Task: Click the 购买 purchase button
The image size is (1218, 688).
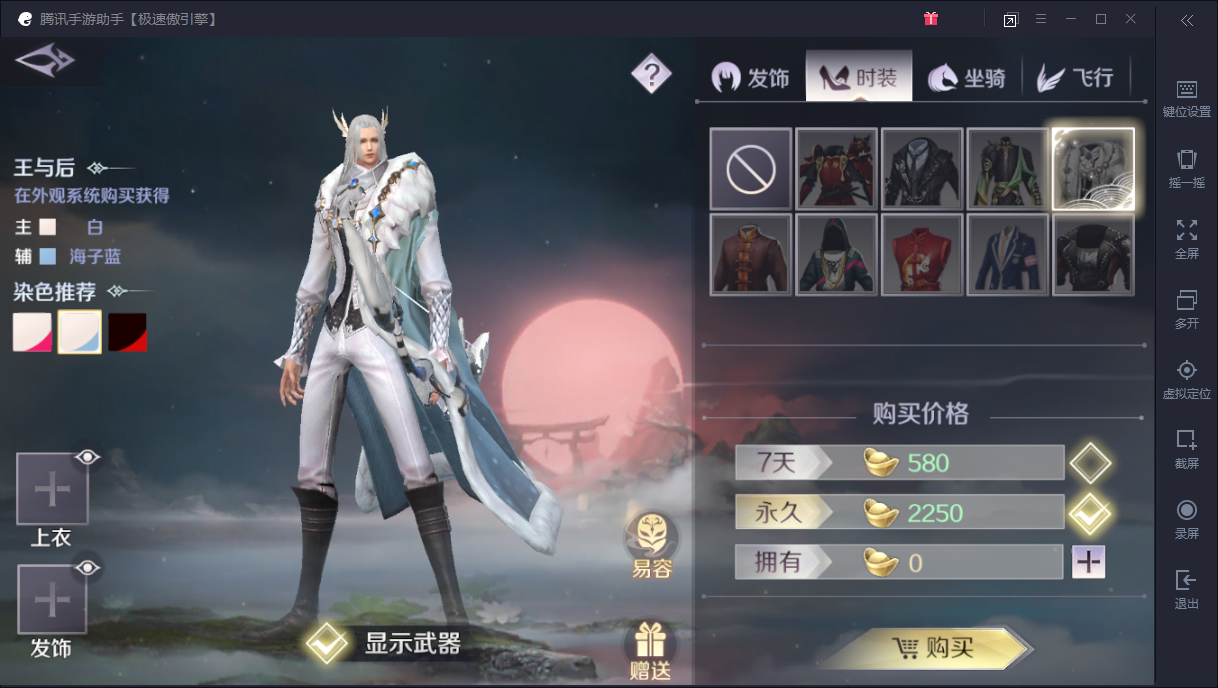Action: pos(929,649)
